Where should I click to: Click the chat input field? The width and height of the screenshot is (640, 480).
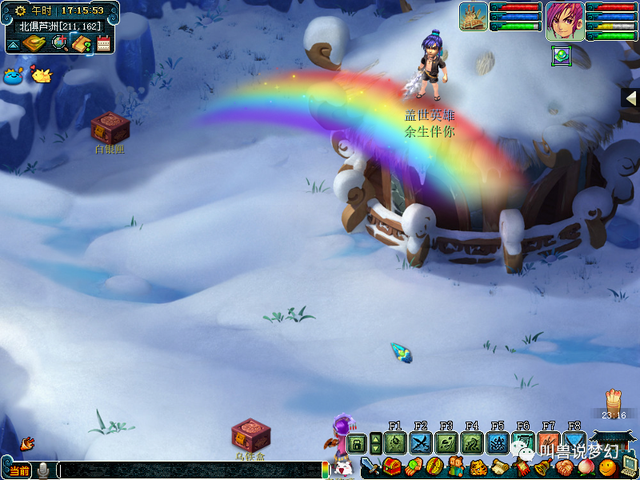point(190,470)
